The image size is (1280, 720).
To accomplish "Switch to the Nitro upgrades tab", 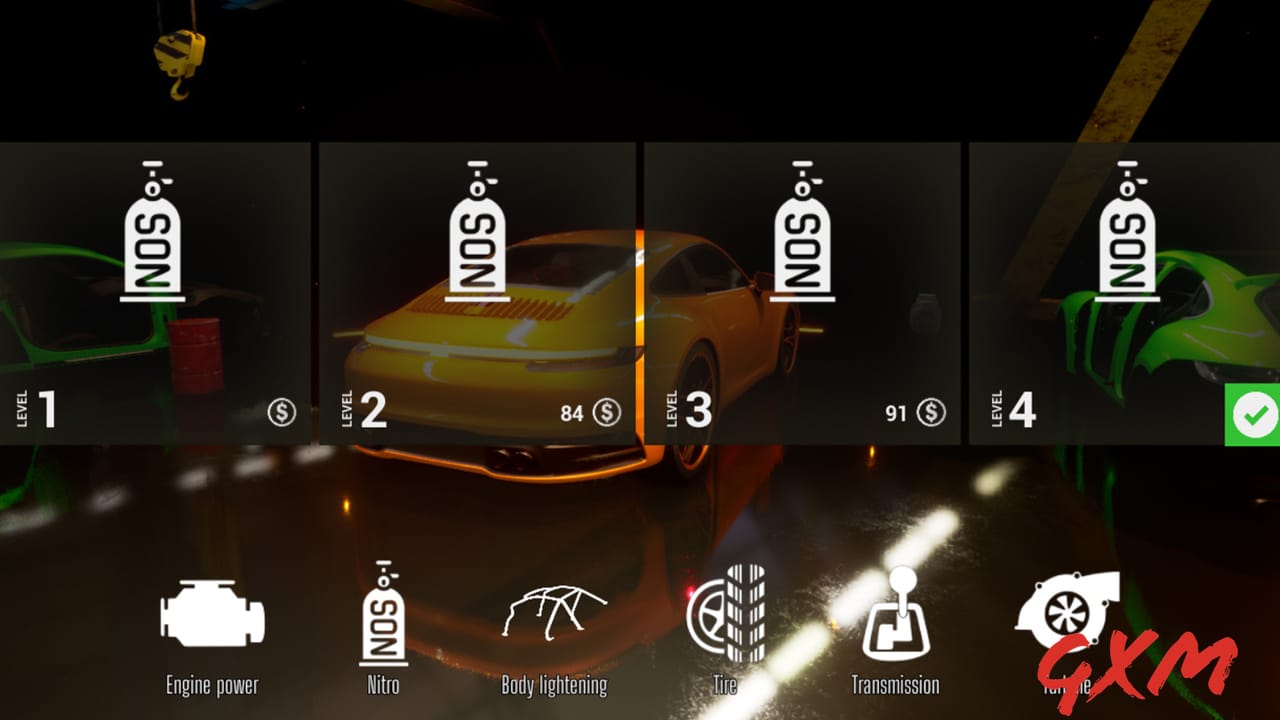I will 383,613.
